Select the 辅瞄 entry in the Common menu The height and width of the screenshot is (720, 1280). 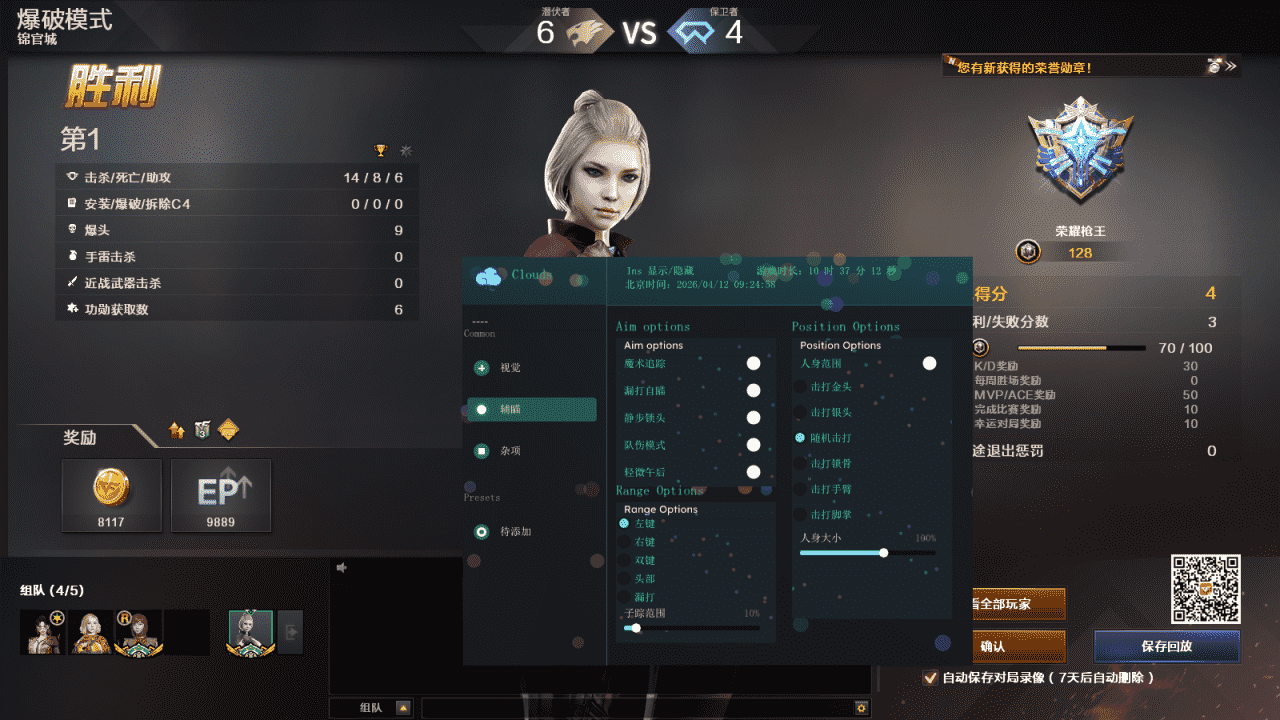(530, 409)
